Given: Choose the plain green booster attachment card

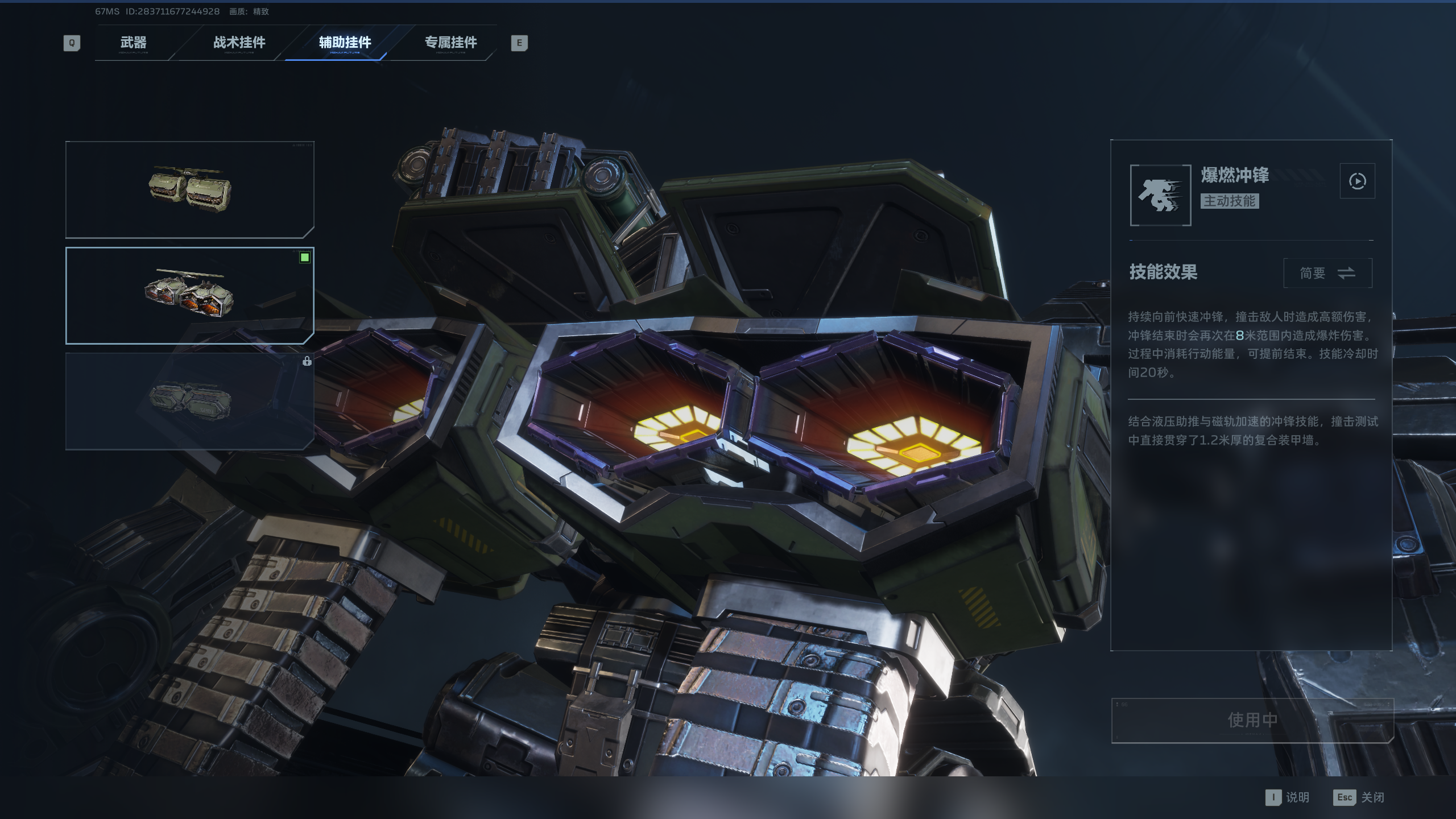Looking at the screenshot, I should (189, 189).
